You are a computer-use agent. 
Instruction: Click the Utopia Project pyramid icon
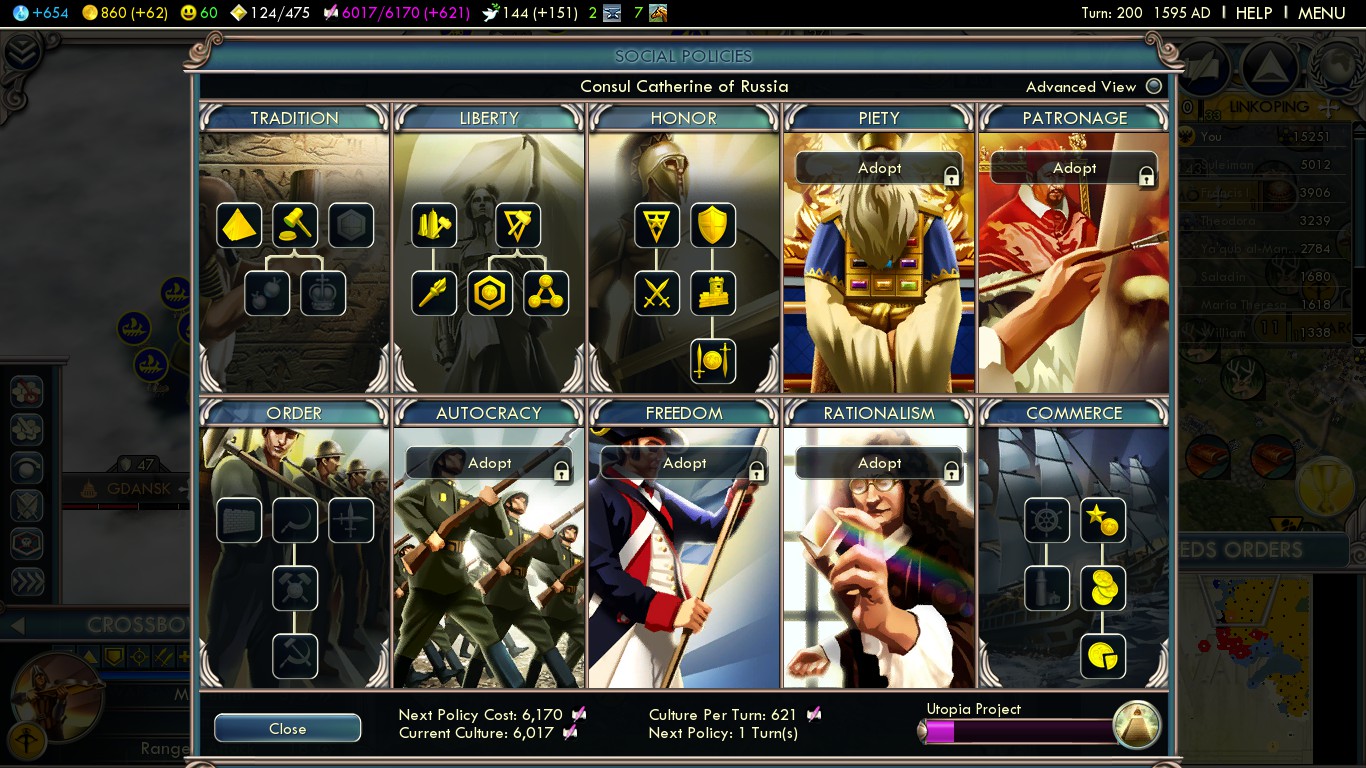1137,725
